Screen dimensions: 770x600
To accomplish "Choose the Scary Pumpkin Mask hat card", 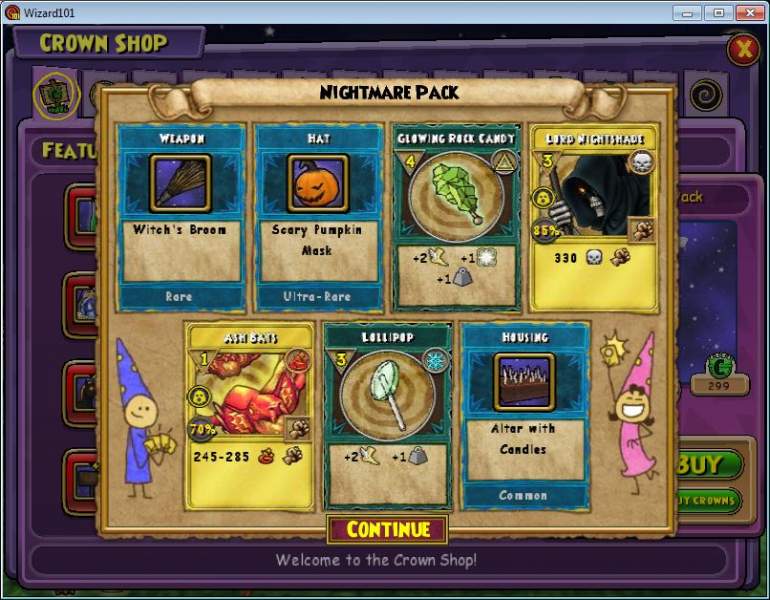I will [318, 216].
